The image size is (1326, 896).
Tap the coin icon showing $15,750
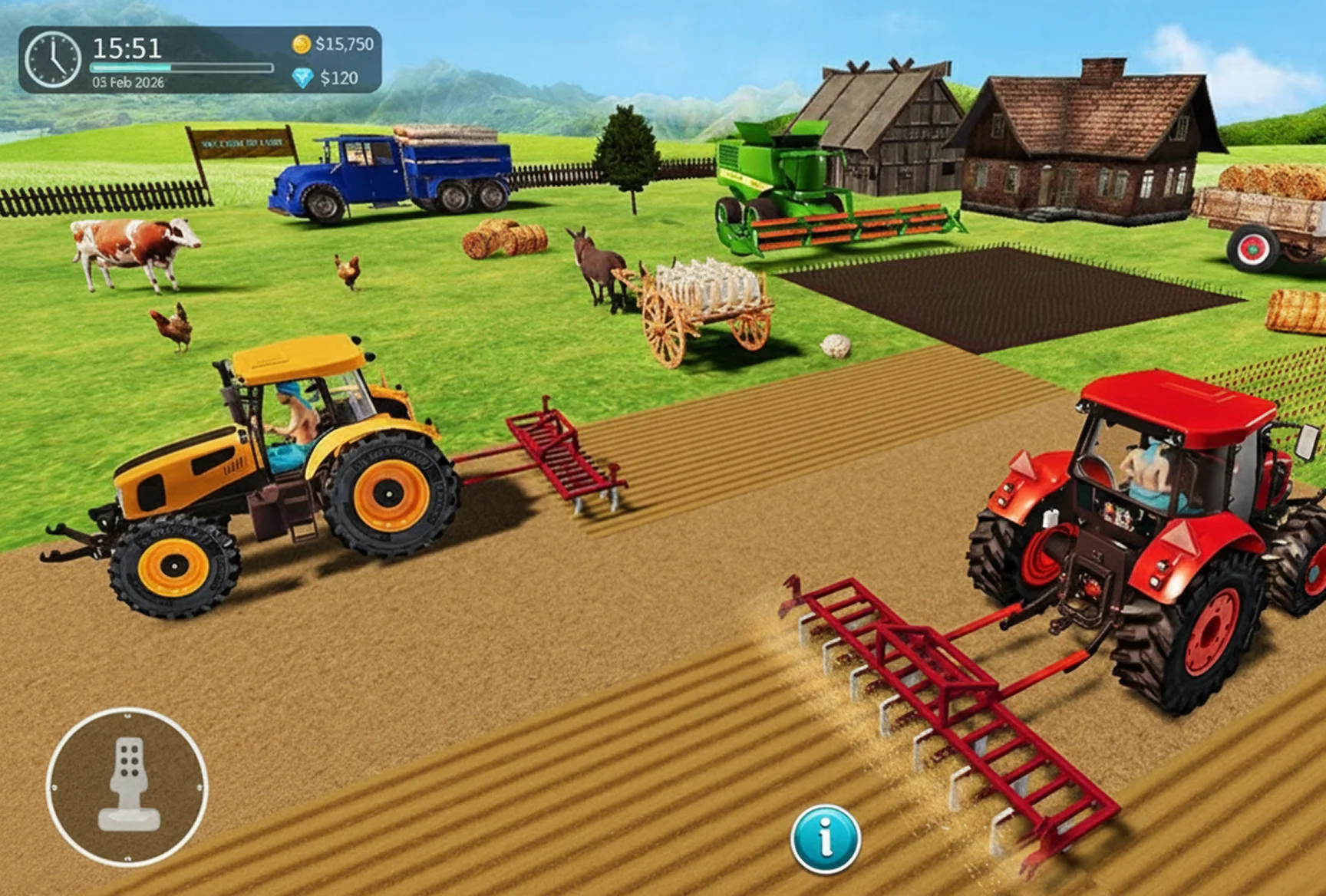[300, 46]
